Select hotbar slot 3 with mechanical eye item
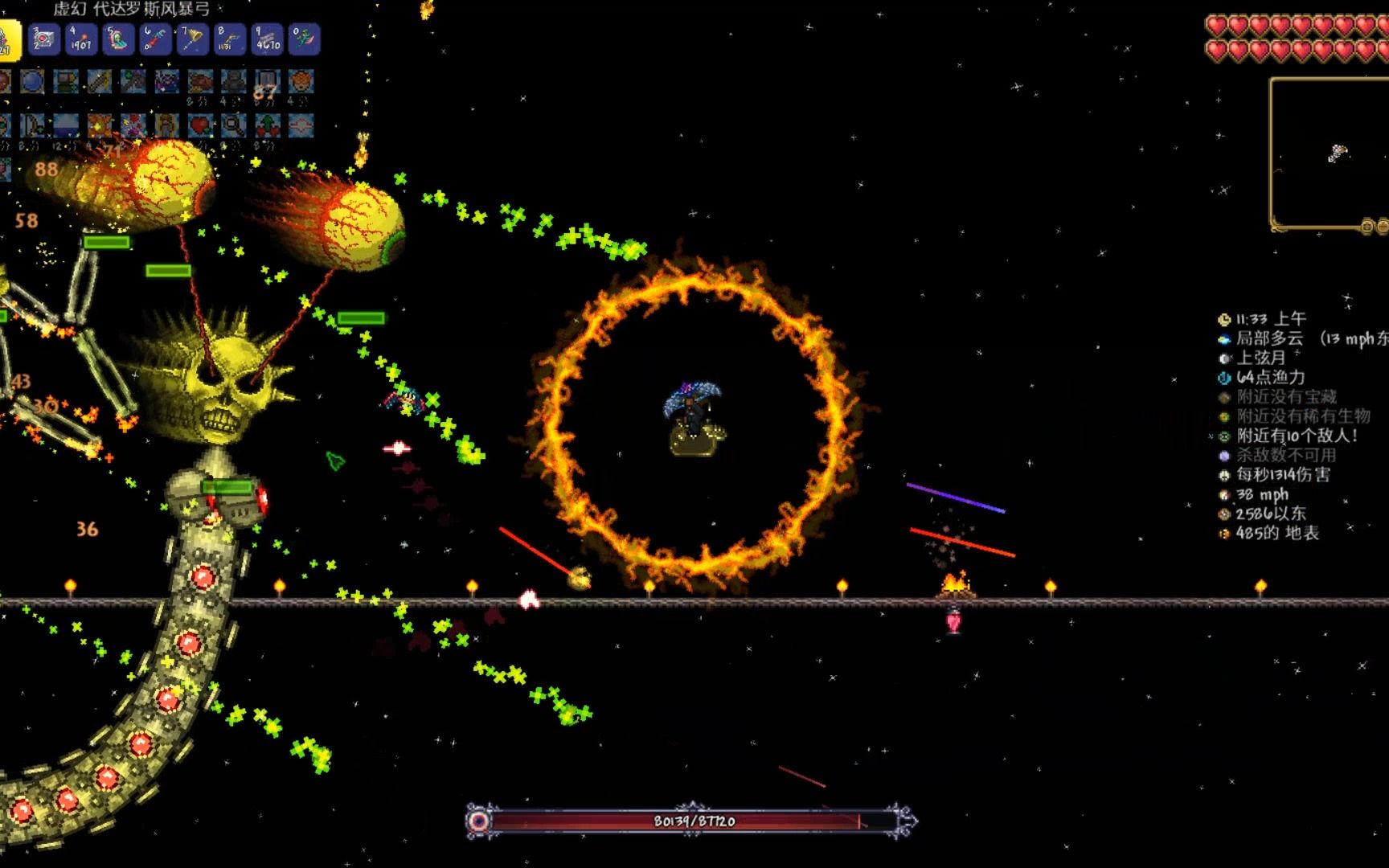 tap(44, 39)
